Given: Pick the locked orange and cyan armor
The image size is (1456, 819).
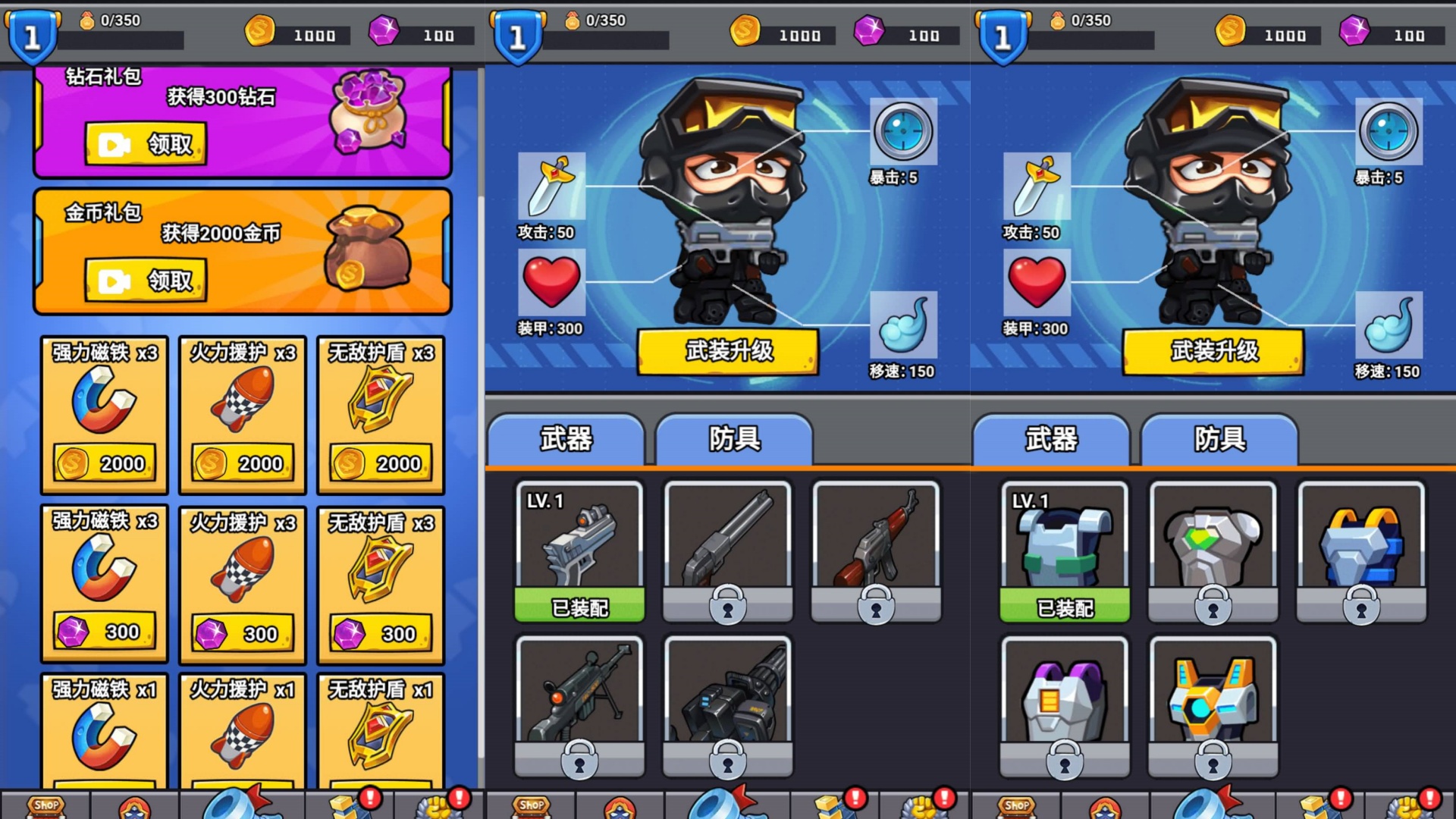Looking at the screenshot, I should pos(1213,705).
